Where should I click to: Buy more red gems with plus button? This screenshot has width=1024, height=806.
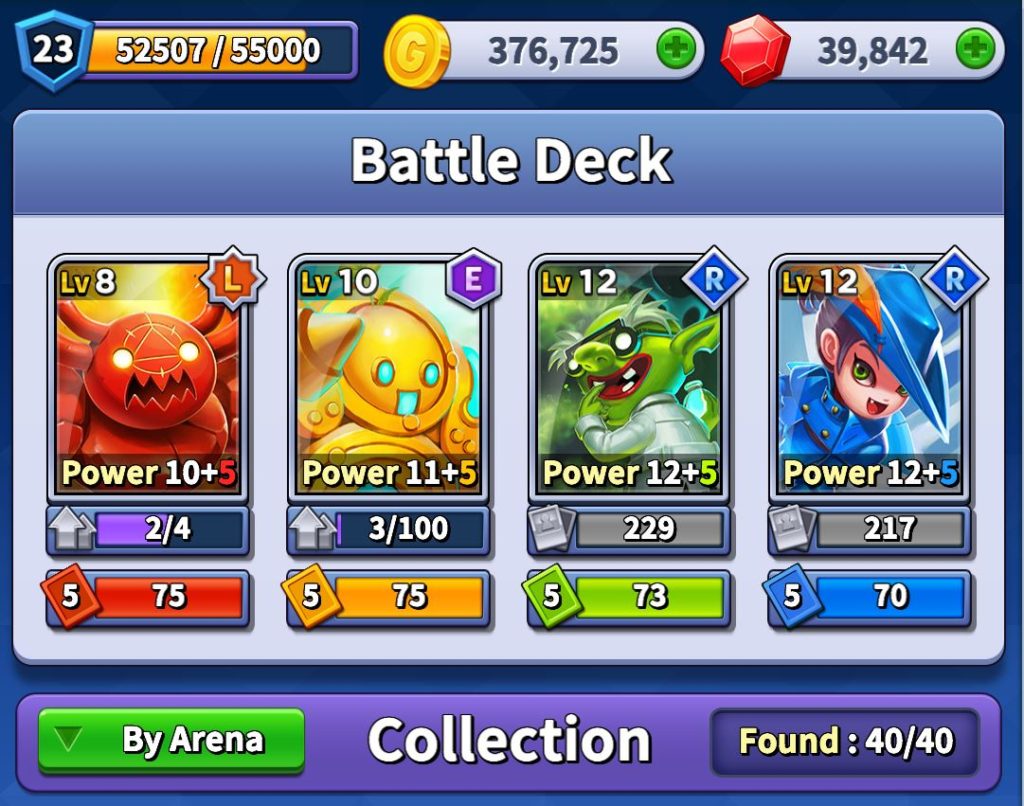coord(975,49)
